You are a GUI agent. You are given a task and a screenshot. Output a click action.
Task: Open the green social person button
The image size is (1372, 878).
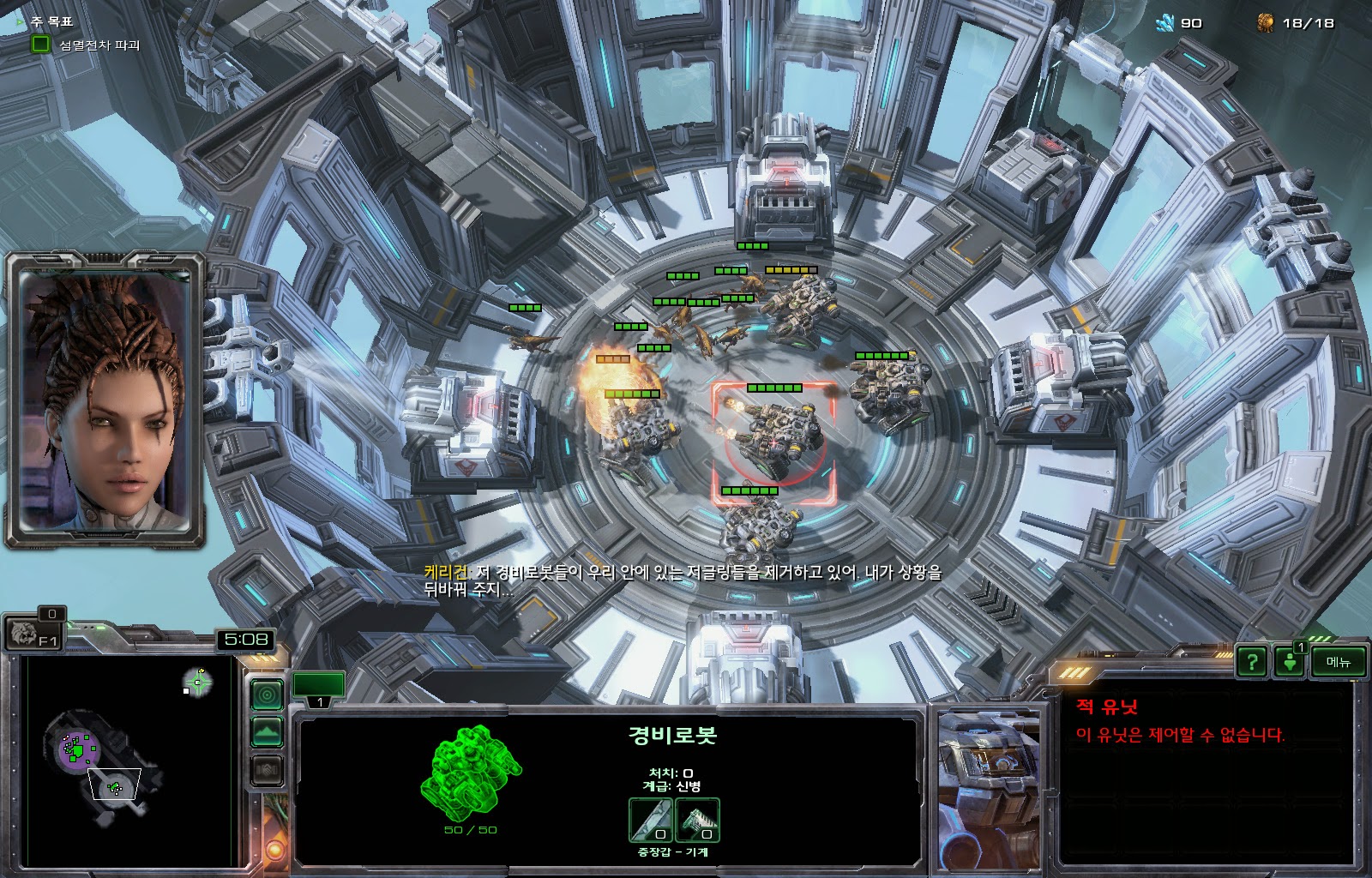(1289, 661)
